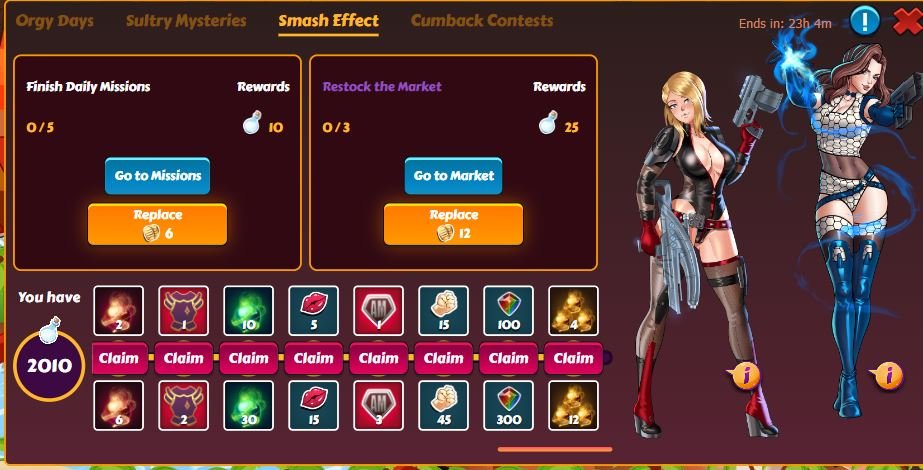Claim the fist reward of 15
Image resolution: width=923 pixels, height=470 pixels.
click(444, 358)
